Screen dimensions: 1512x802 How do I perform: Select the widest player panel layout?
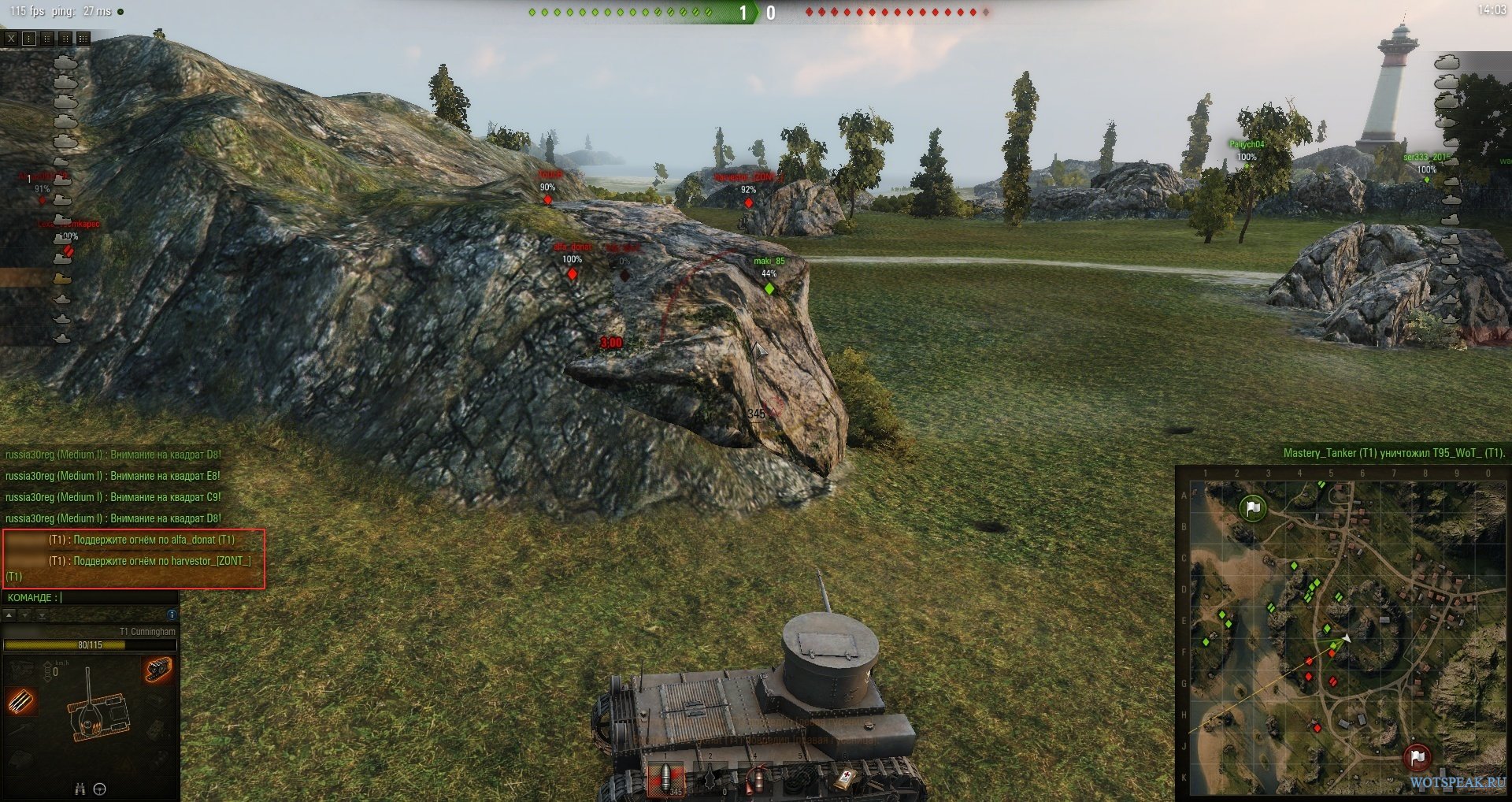(x=83, y=38)
